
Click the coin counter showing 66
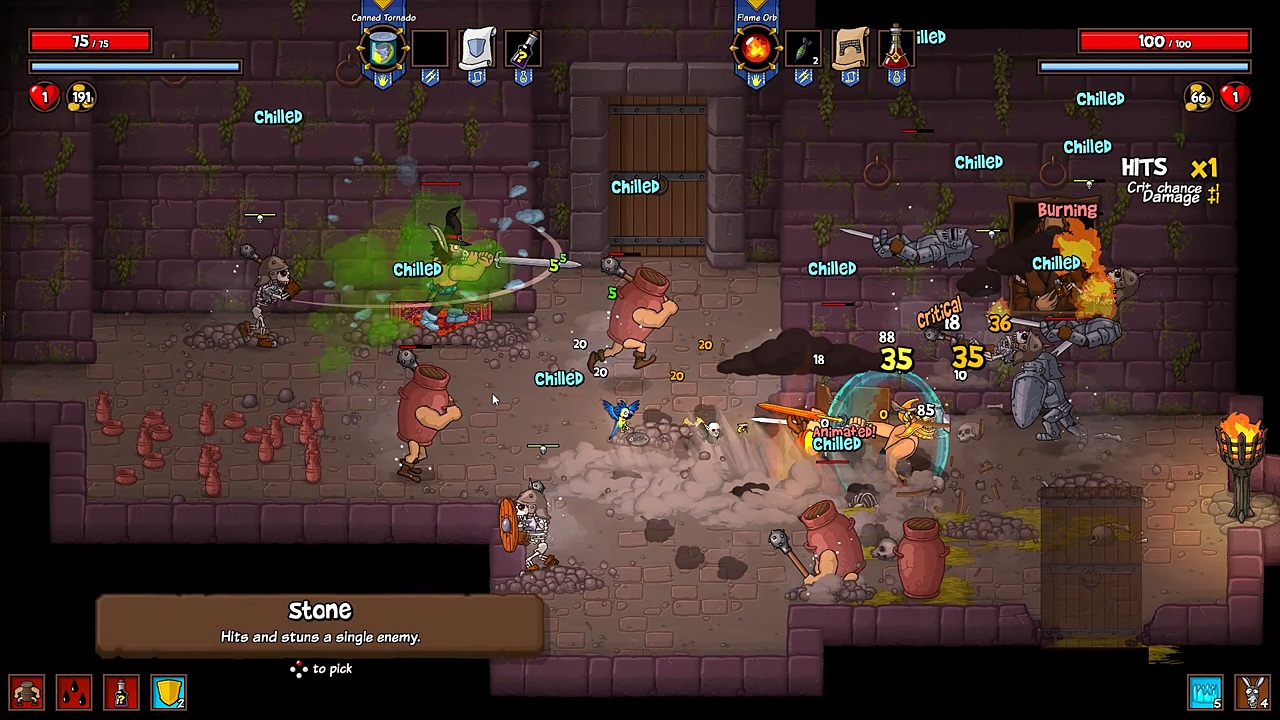pos(1199,97)
